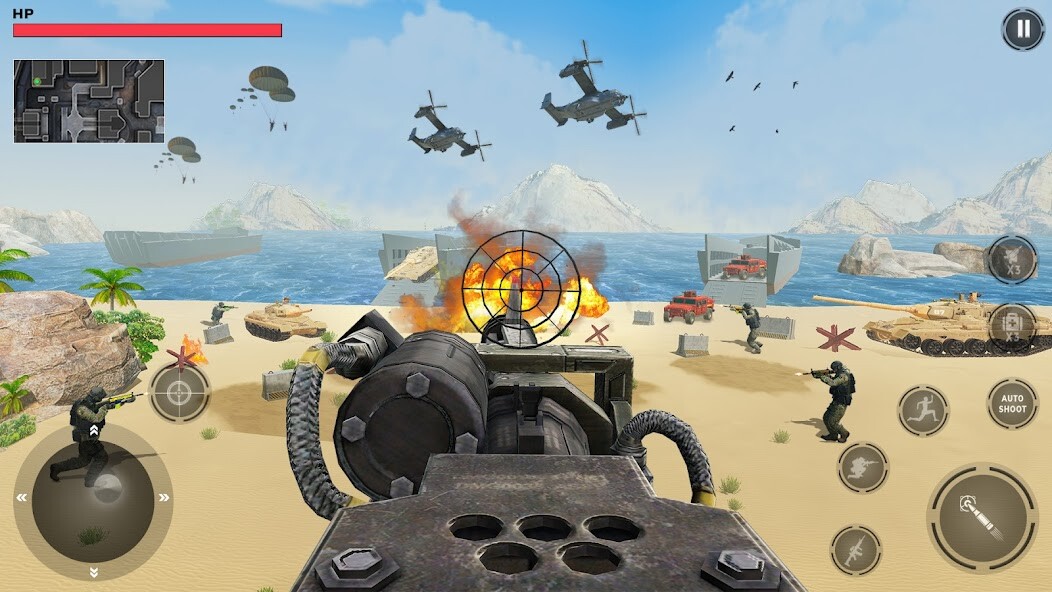Viewport: 1052px width, 592px height.
Task: Fire using the large bullet button
Action: 981,517
